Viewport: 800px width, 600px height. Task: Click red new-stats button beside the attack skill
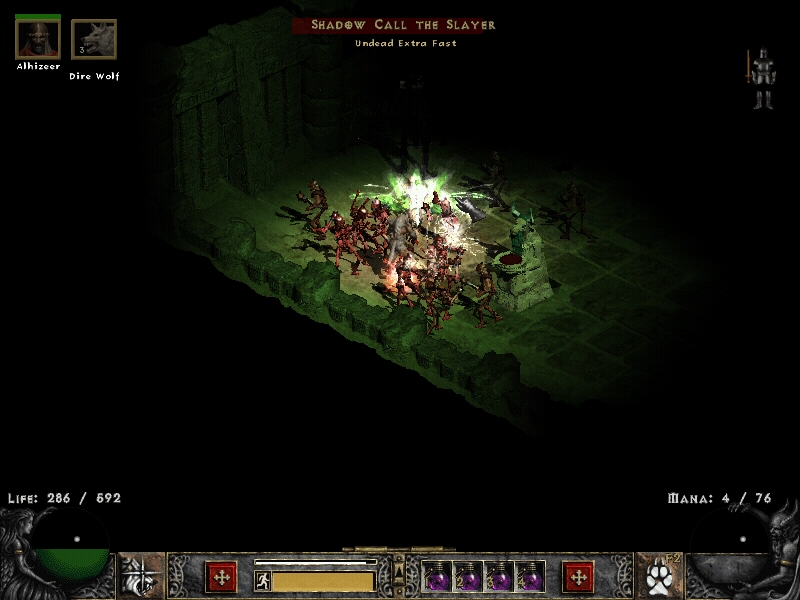click(x=220, y=577)
